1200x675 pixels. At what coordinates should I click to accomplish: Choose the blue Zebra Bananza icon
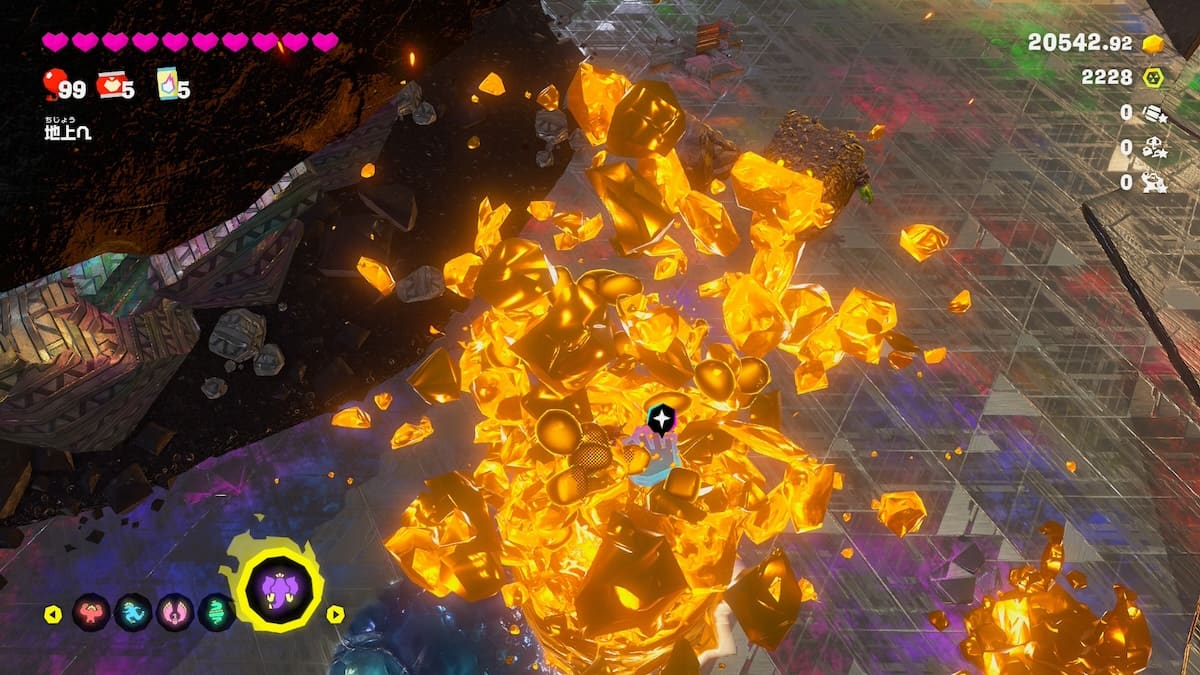tap(133, 612)
